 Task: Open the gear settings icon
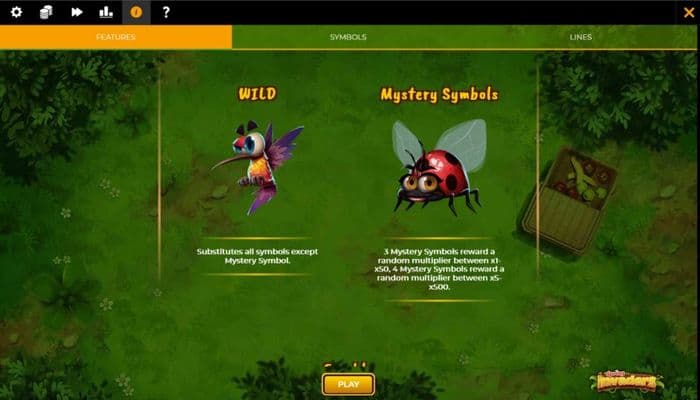coord(16,12)
